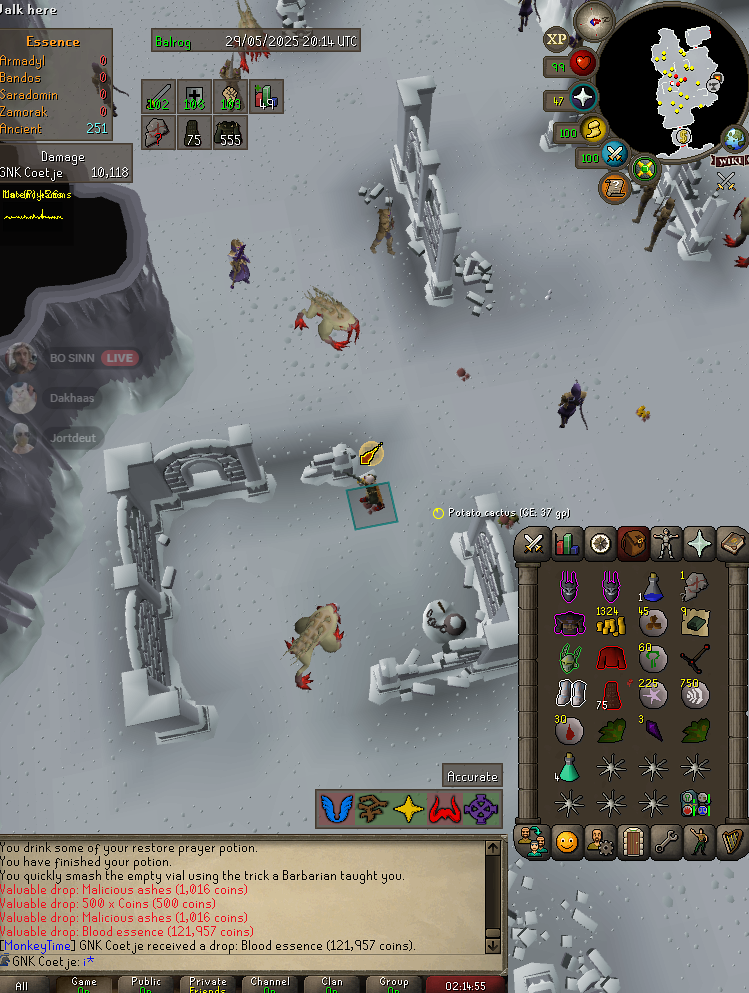Image resolution: width=749 pixels, height=993 pixels.
Task: Select the Public chat filter tab
Action: (146, 985)
